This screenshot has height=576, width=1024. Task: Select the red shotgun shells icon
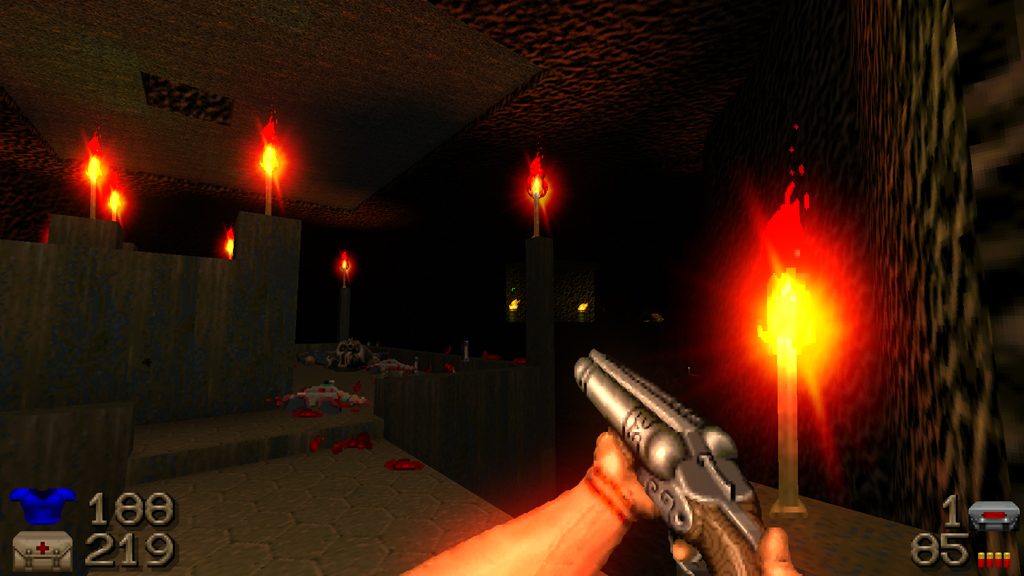click(993, 559)
